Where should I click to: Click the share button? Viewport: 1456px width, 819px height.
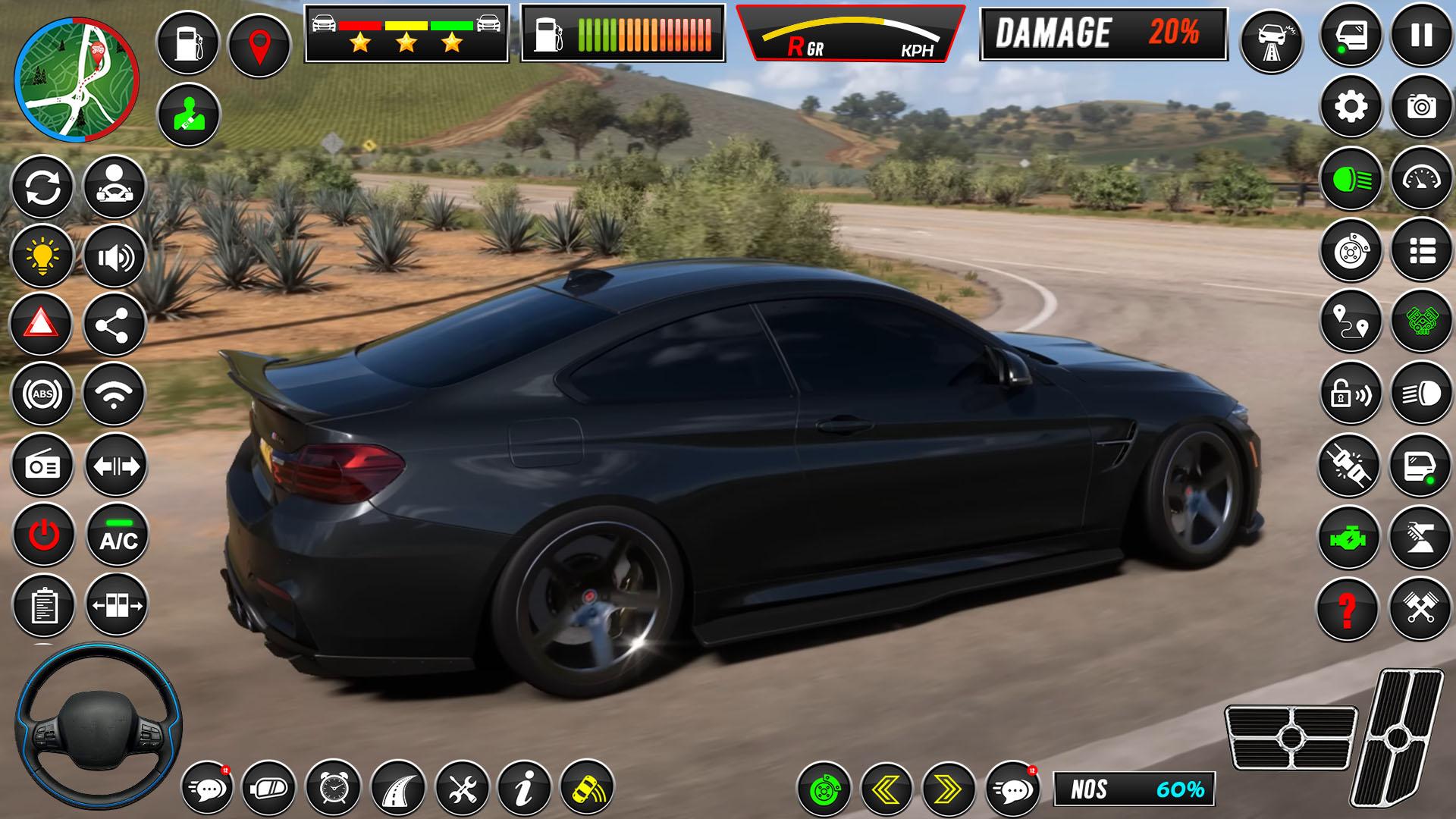[114, 325]
